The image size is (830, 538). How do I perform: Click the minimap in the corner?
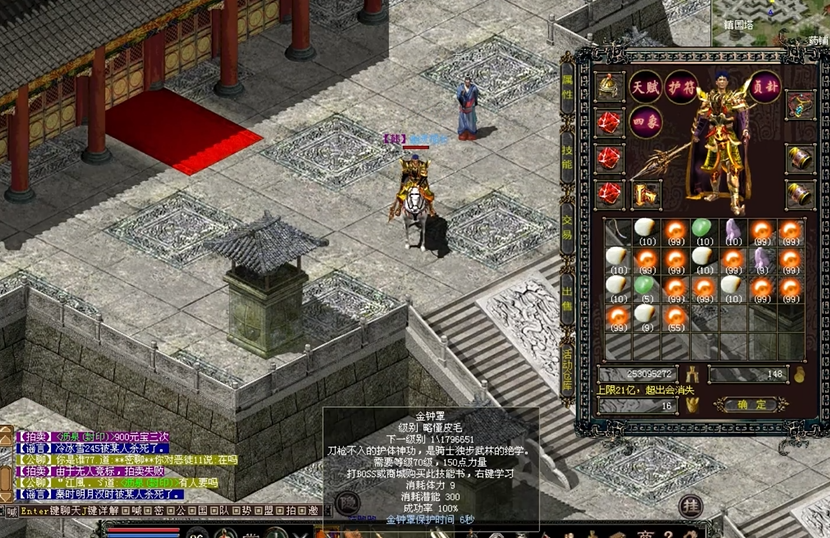(x=770, y=20)
